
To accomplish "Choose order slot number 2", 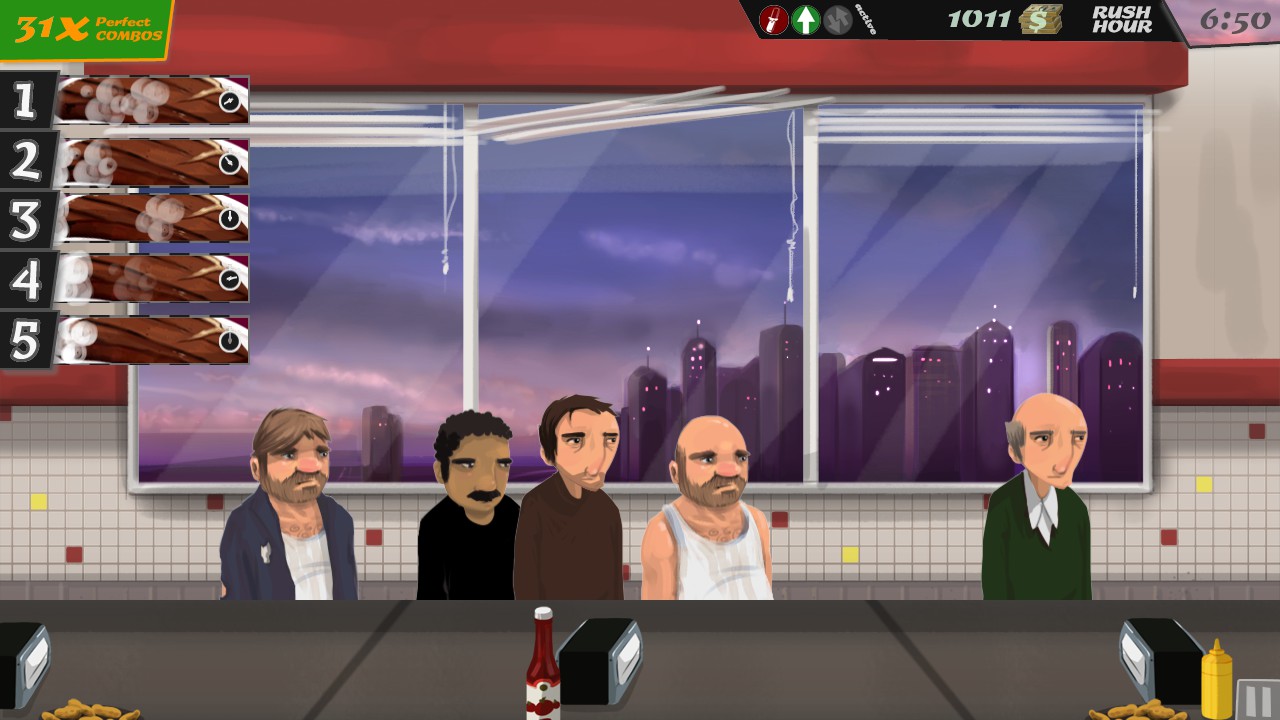I will coord(150,161).
